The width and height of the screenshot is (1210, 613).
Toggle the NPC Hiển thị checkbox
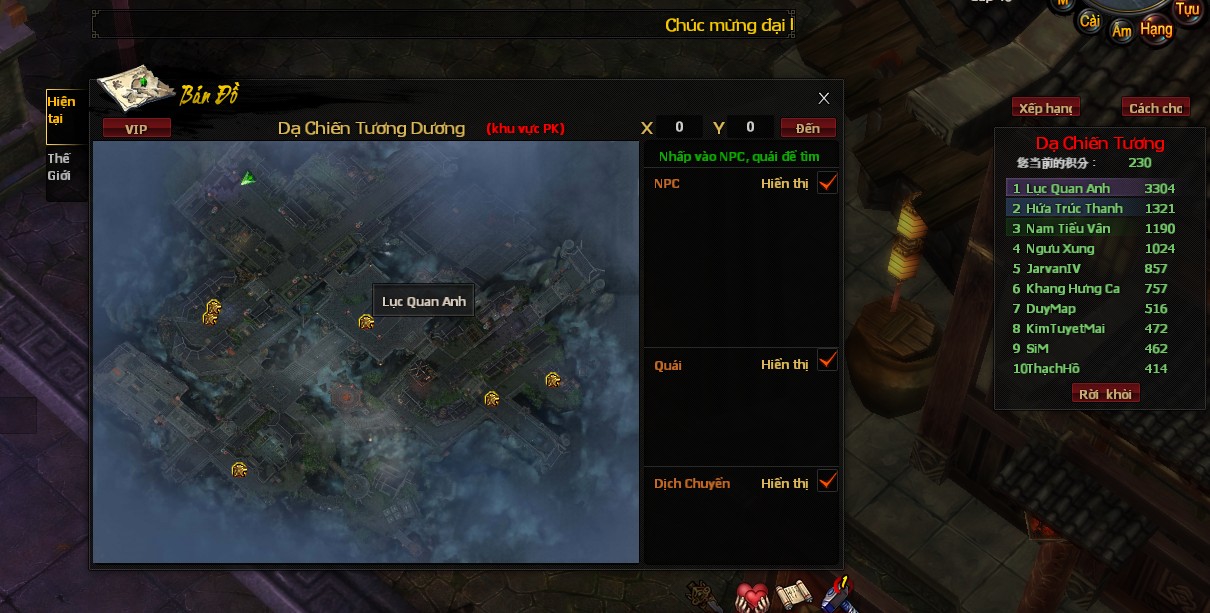tap(827, 182)
